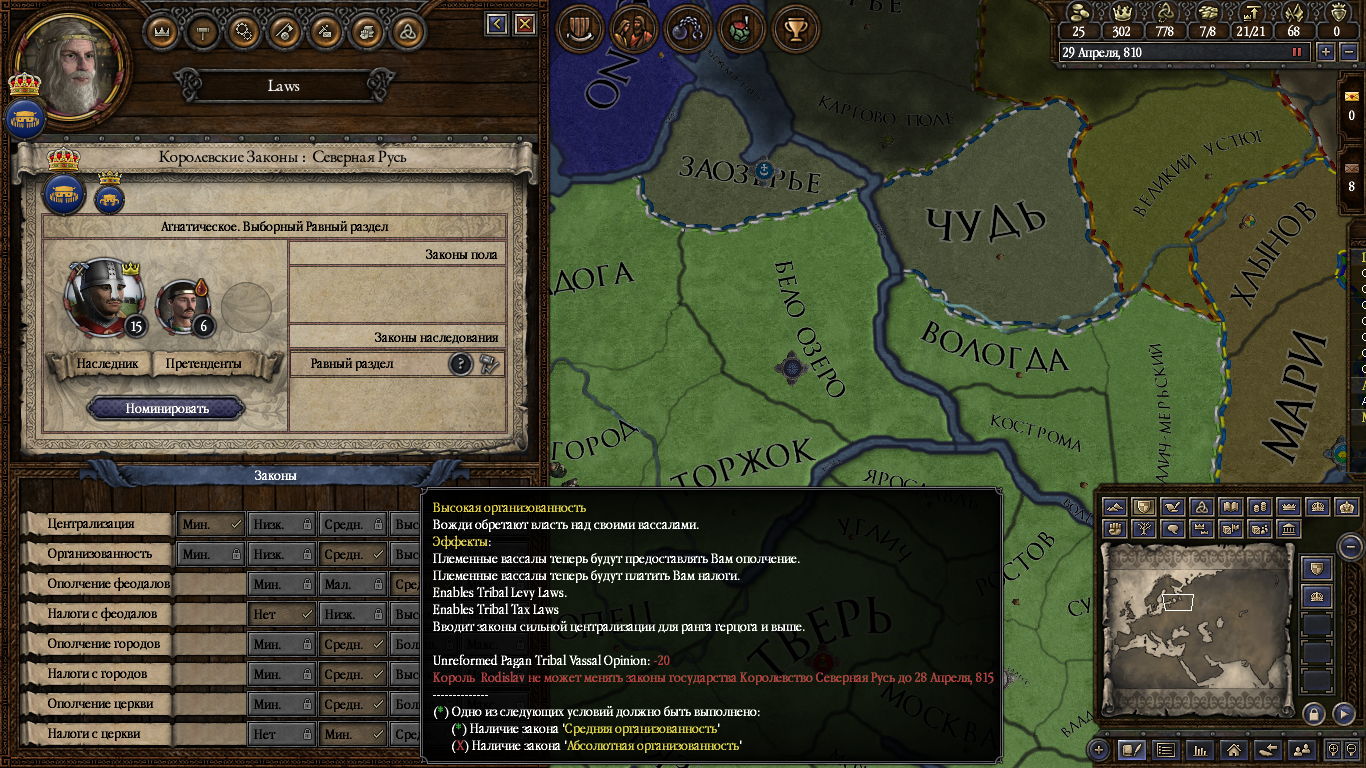The image size is (1366, 768).
Task: Open the ledger with the bar chart icon
Action: (1201, 749)
